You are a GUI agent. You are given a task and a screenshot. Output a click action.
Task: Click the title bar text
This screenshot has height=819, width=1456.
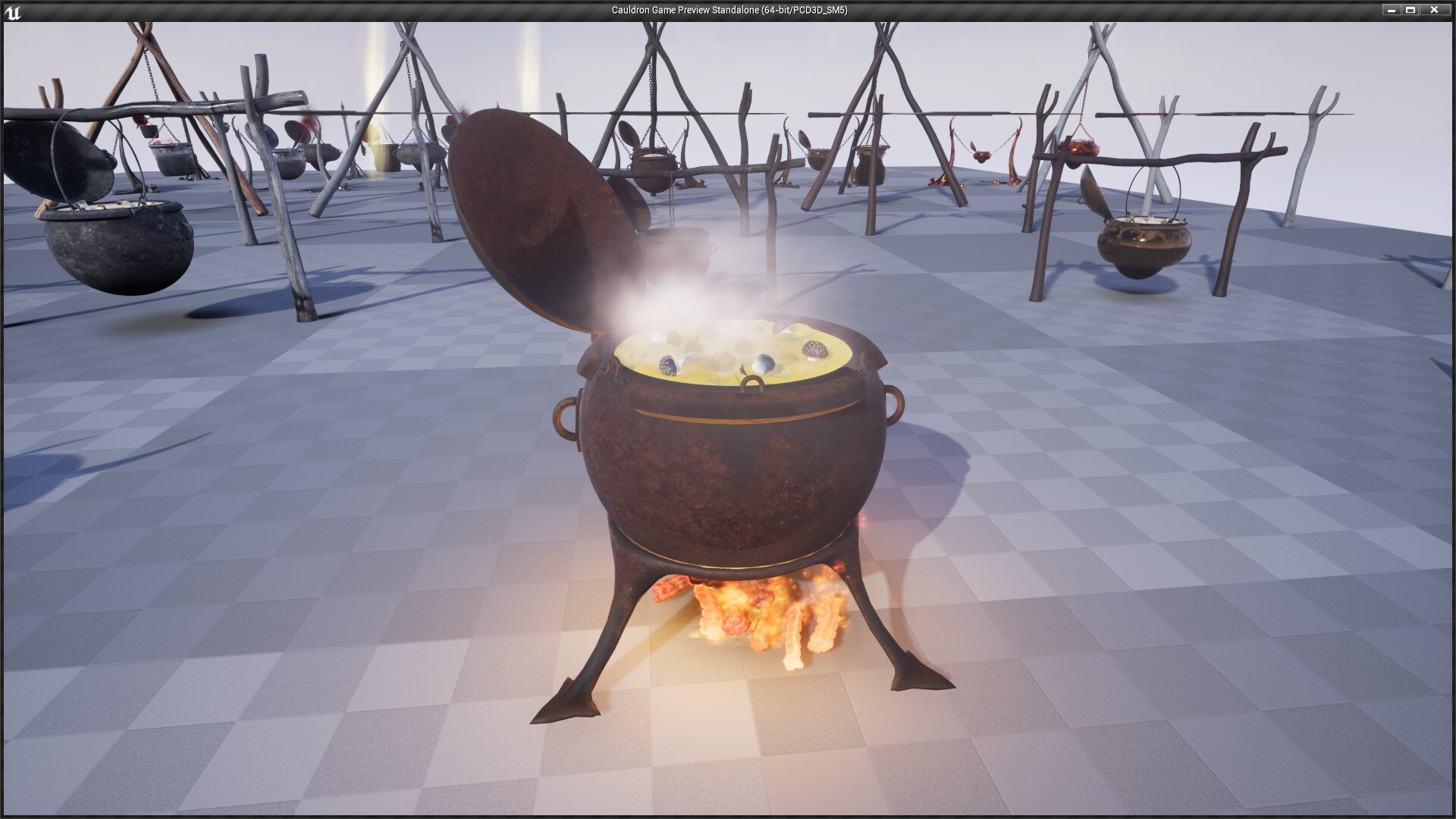[728, 11]
